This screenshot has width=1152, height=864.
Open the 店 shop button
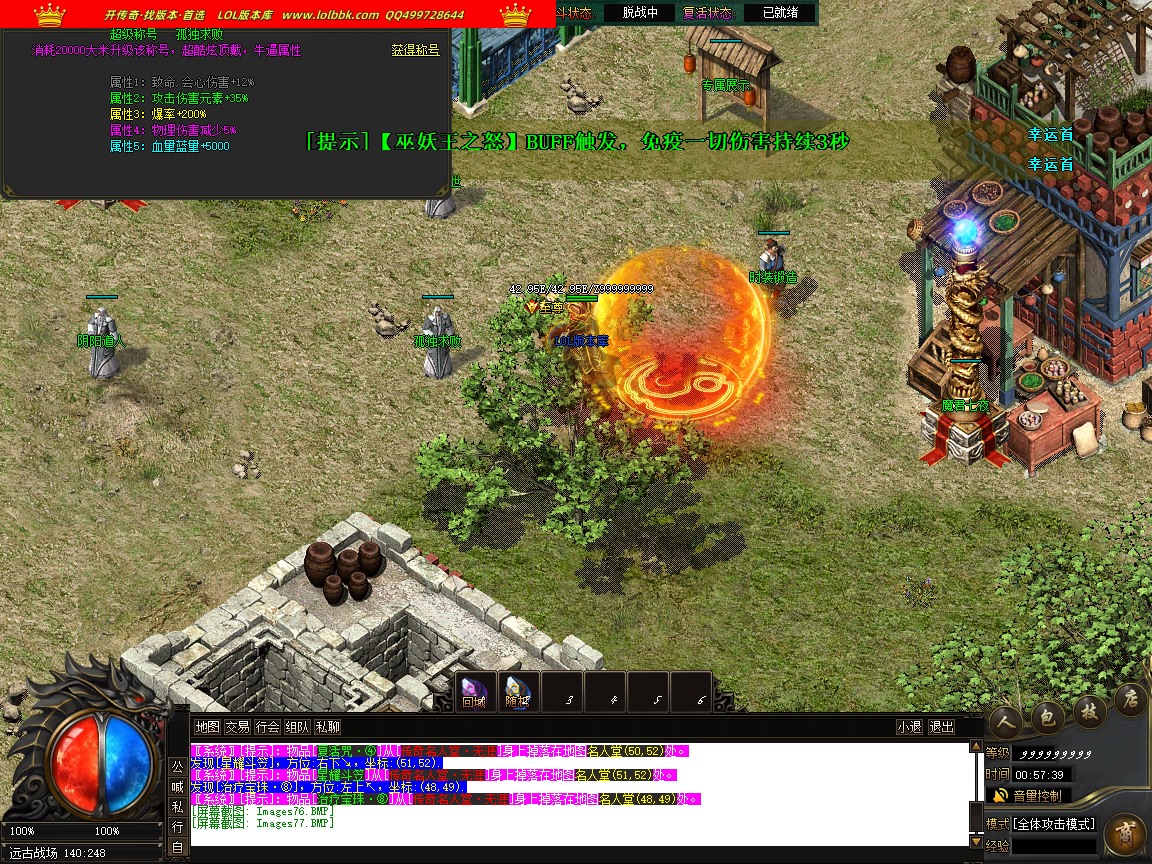coord(1129,696)
